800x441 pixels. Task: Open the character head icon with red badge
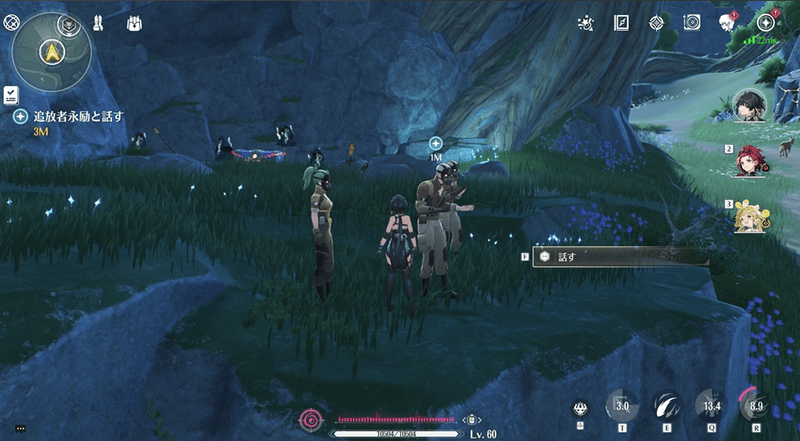click(x=728, y=22)
